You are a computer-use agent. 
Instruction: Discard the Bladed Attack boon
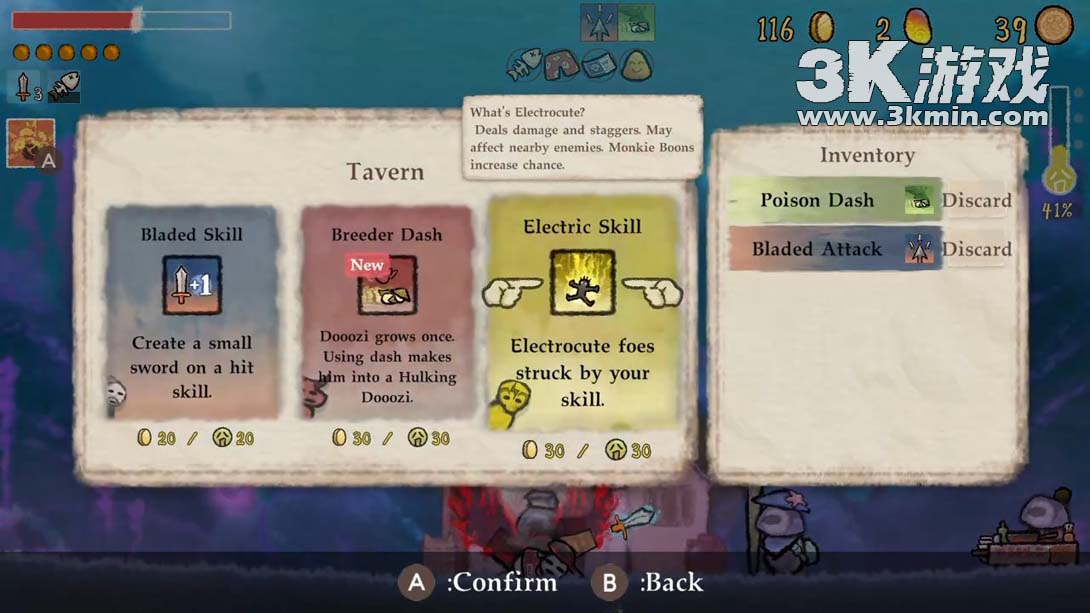(x=976, y=249)
